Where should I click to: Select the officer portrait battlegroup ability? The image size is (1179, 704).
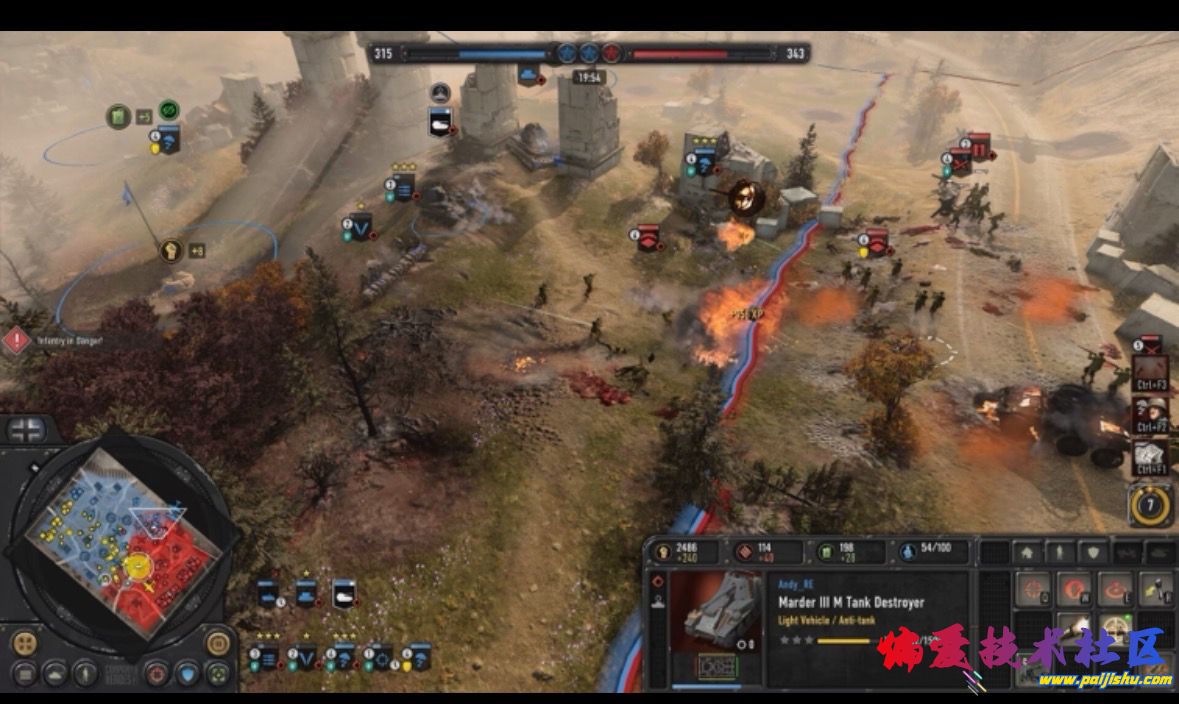click(1151, 414)
